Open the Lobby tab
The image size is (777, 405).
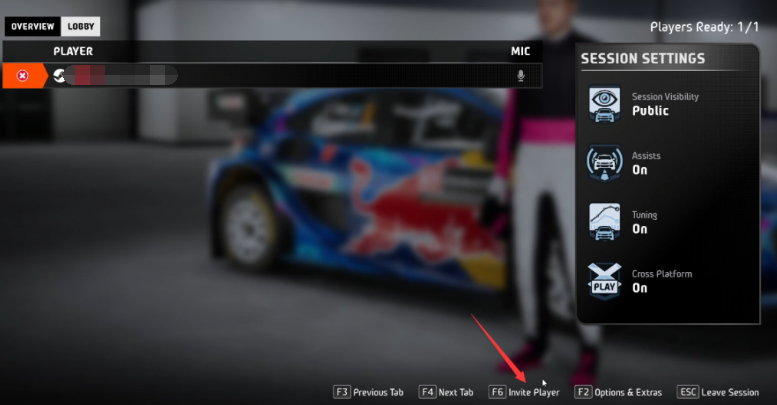click(x=81, y=27)
